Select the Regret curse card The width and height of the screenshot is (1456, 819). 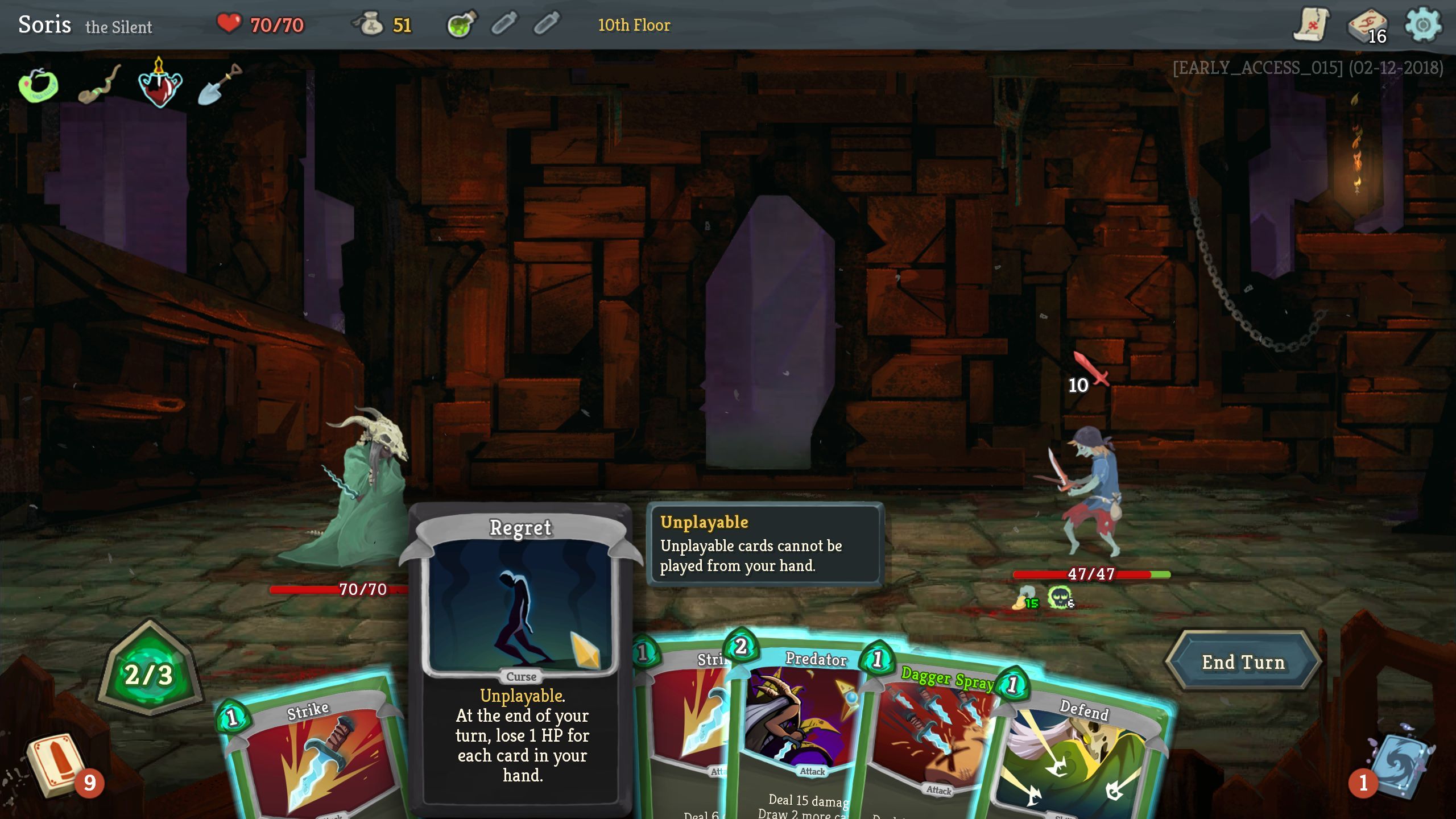click(x=521, y=654)
